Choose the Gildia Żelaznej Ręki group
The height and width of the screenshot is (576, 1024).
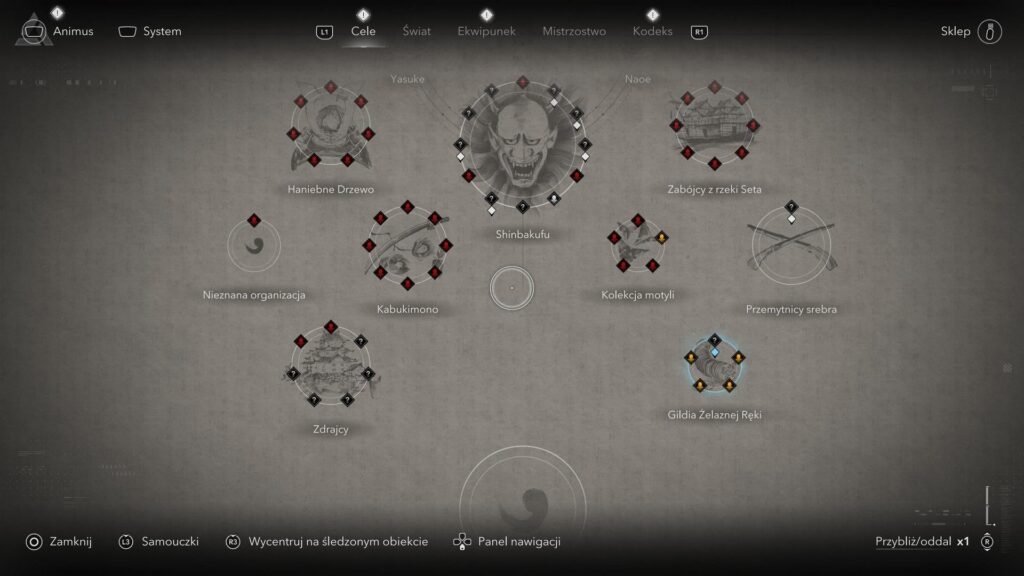click(x=714, y=365)
